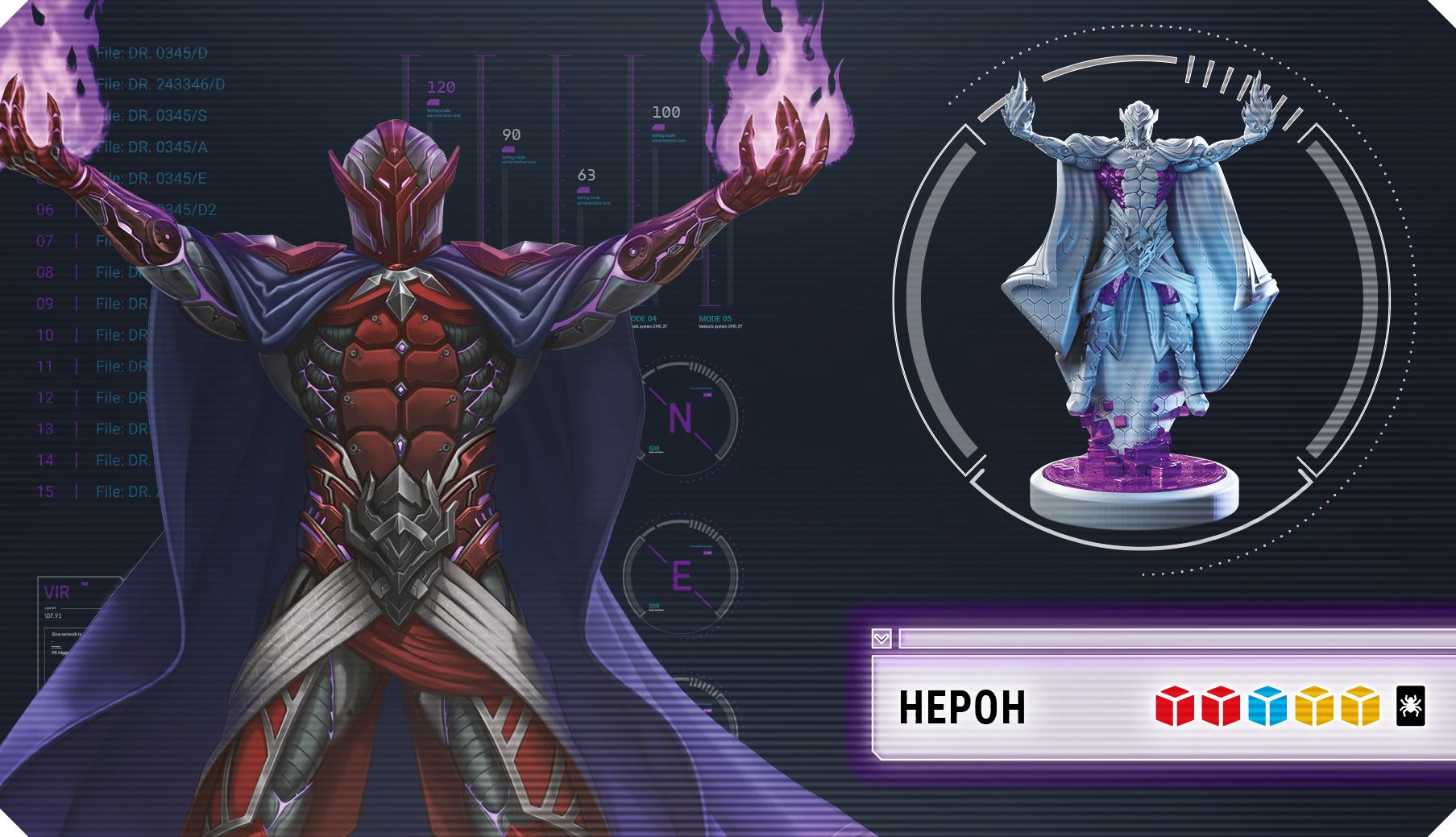Expand the chevron arrow above the НЕРОН panel

(881, 639)
